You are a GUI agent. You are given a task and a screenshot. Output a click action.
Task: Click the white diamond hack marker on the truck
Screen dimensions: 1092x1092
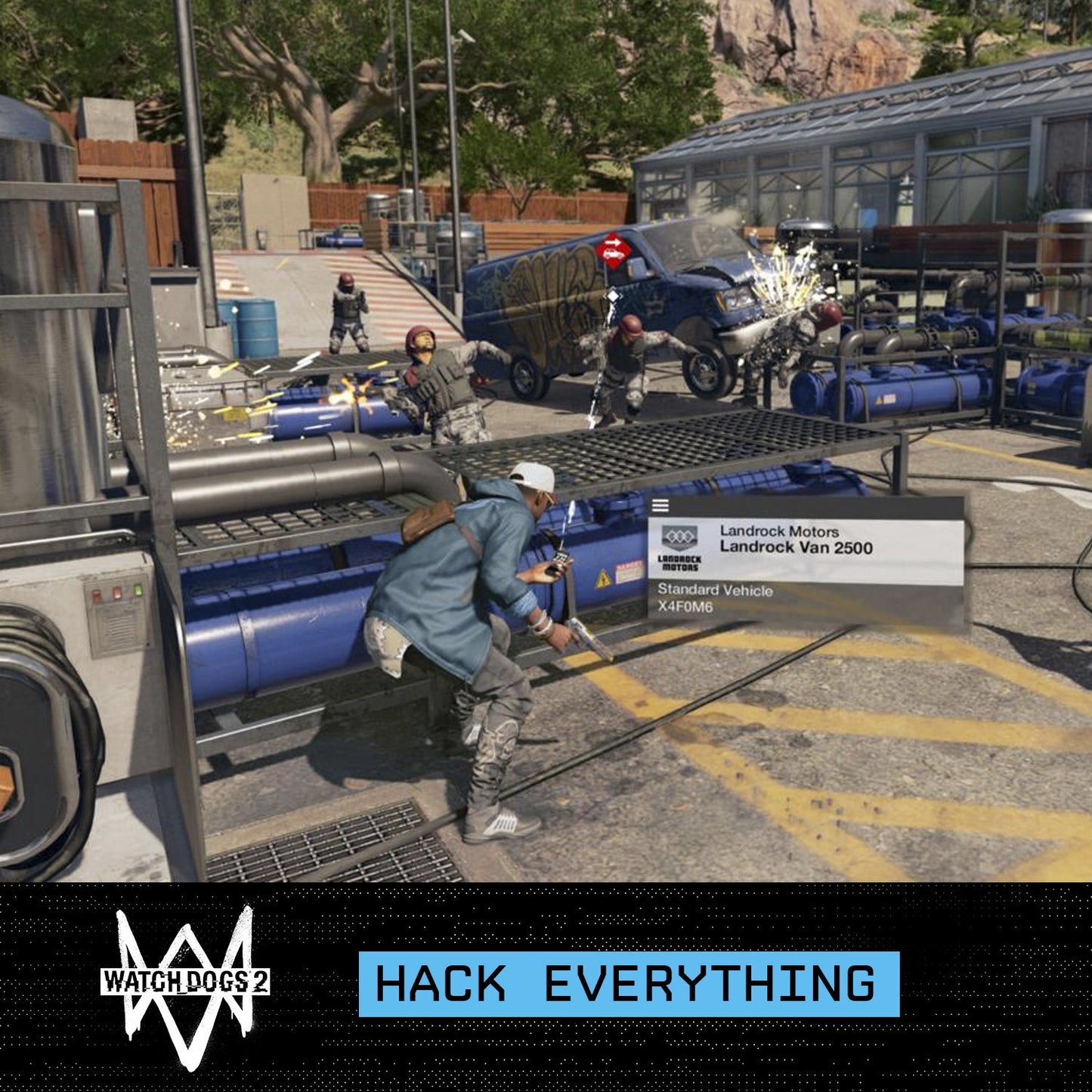click(614, 295)
